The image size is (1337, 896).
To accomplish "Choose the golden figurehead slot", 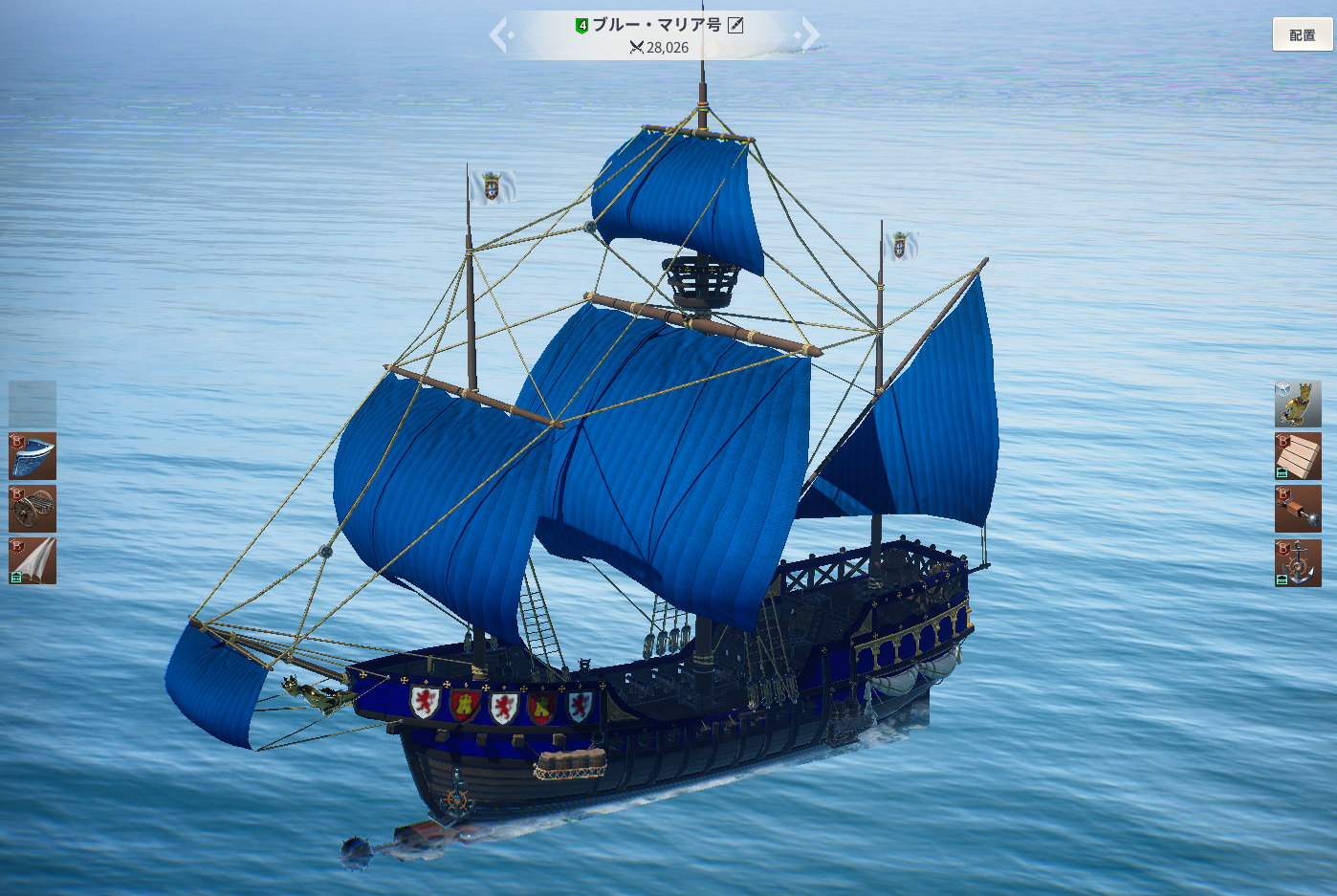I will pos(1298,404).
